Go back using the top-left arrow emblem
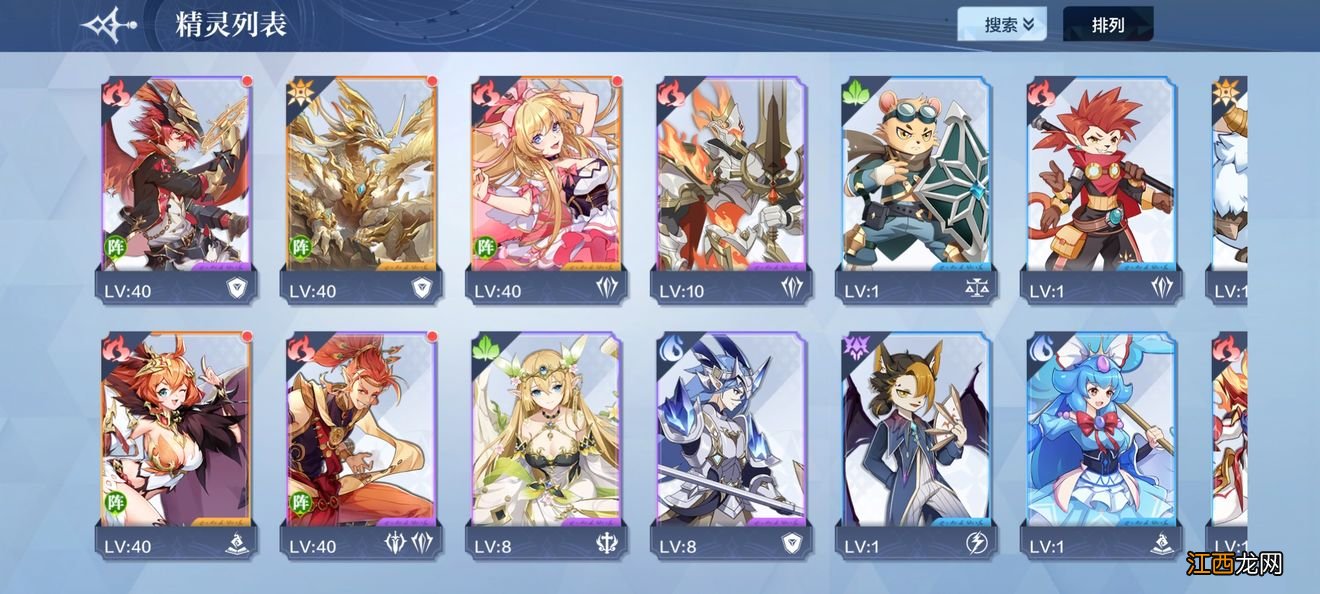The width and height of the screenshot is (1320, 594). click(x=108, y=24)
